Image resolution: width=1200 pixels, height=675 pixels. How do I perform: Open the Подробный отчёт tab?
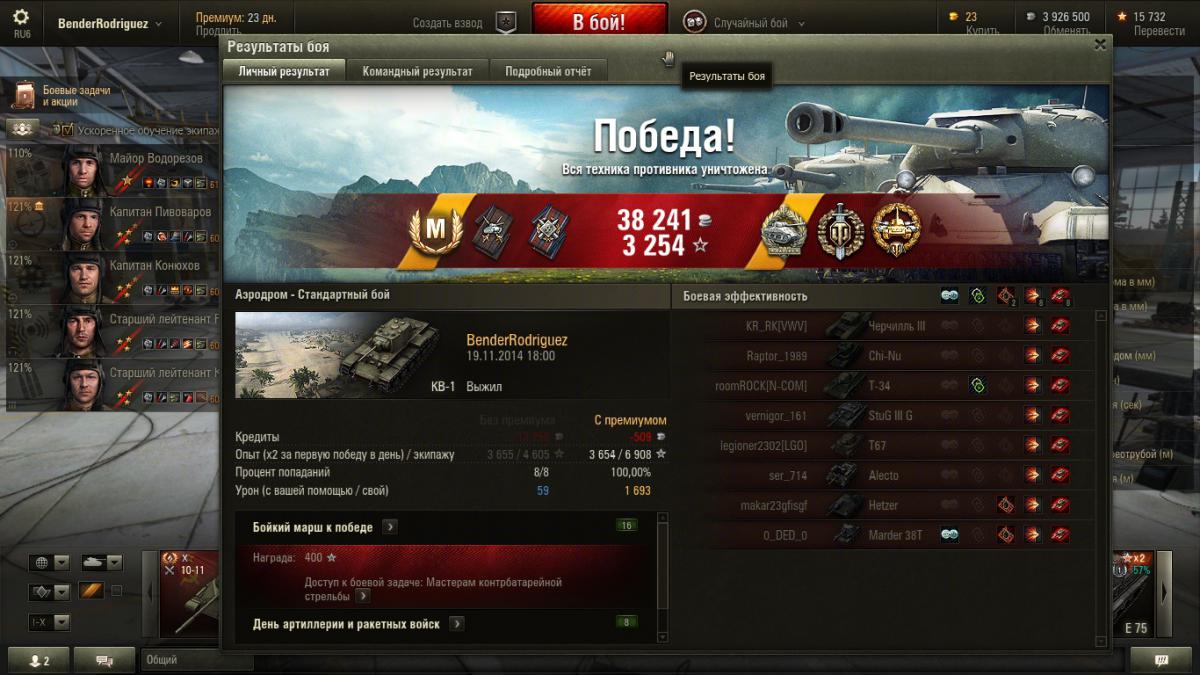[548, 71]
